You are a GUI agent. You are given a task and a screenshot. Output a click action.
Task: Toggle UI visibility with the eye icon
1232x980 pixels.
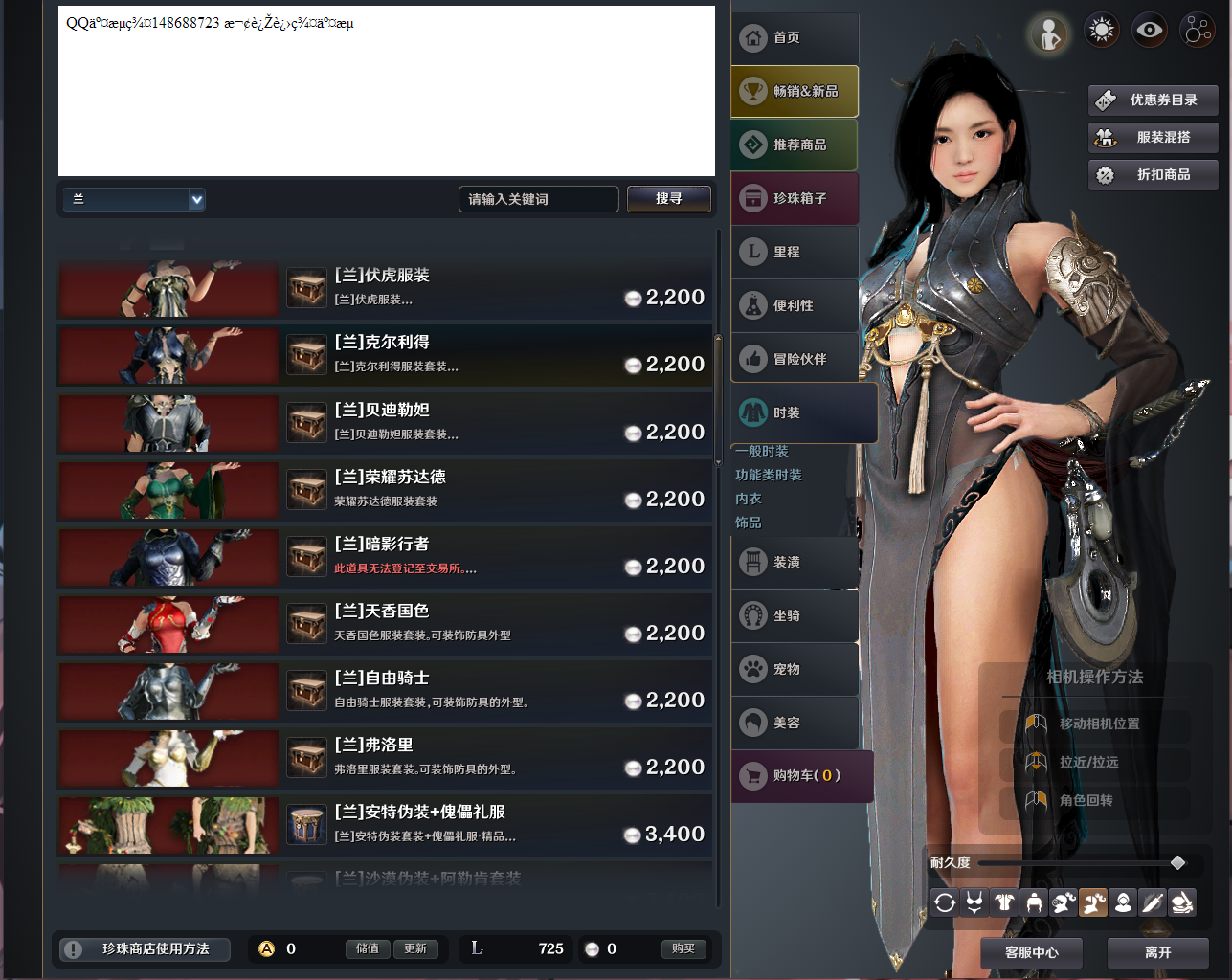point(1150,30)
